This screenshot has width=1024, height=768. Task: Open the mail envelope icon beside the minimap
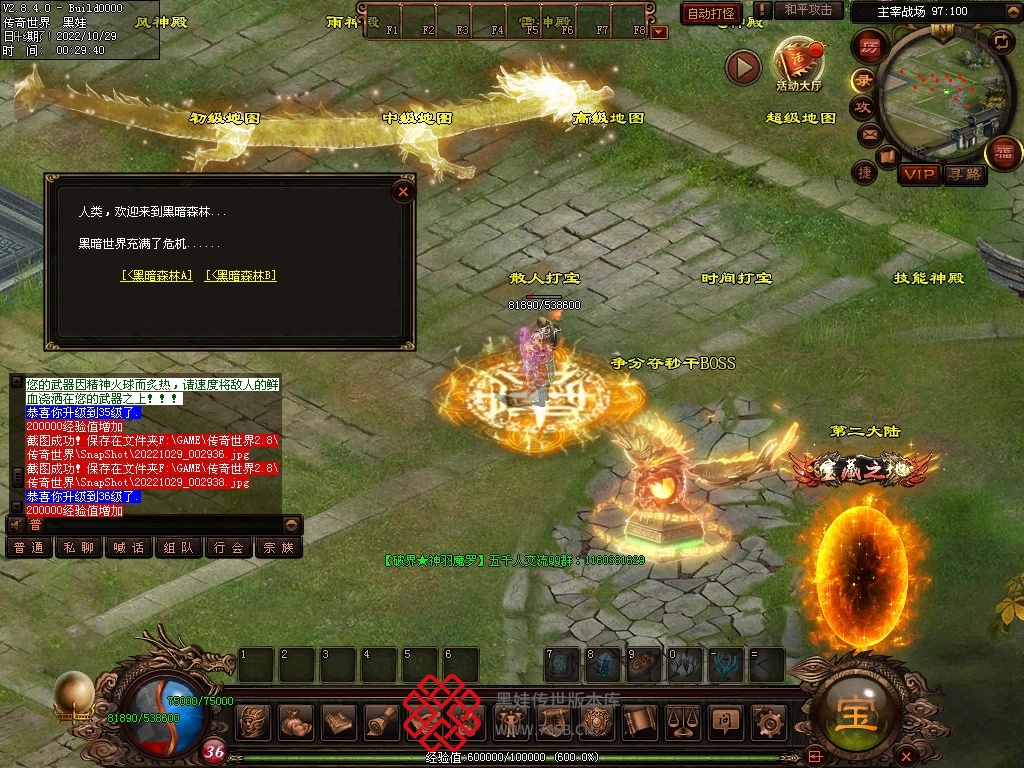[x=869, y=133]
